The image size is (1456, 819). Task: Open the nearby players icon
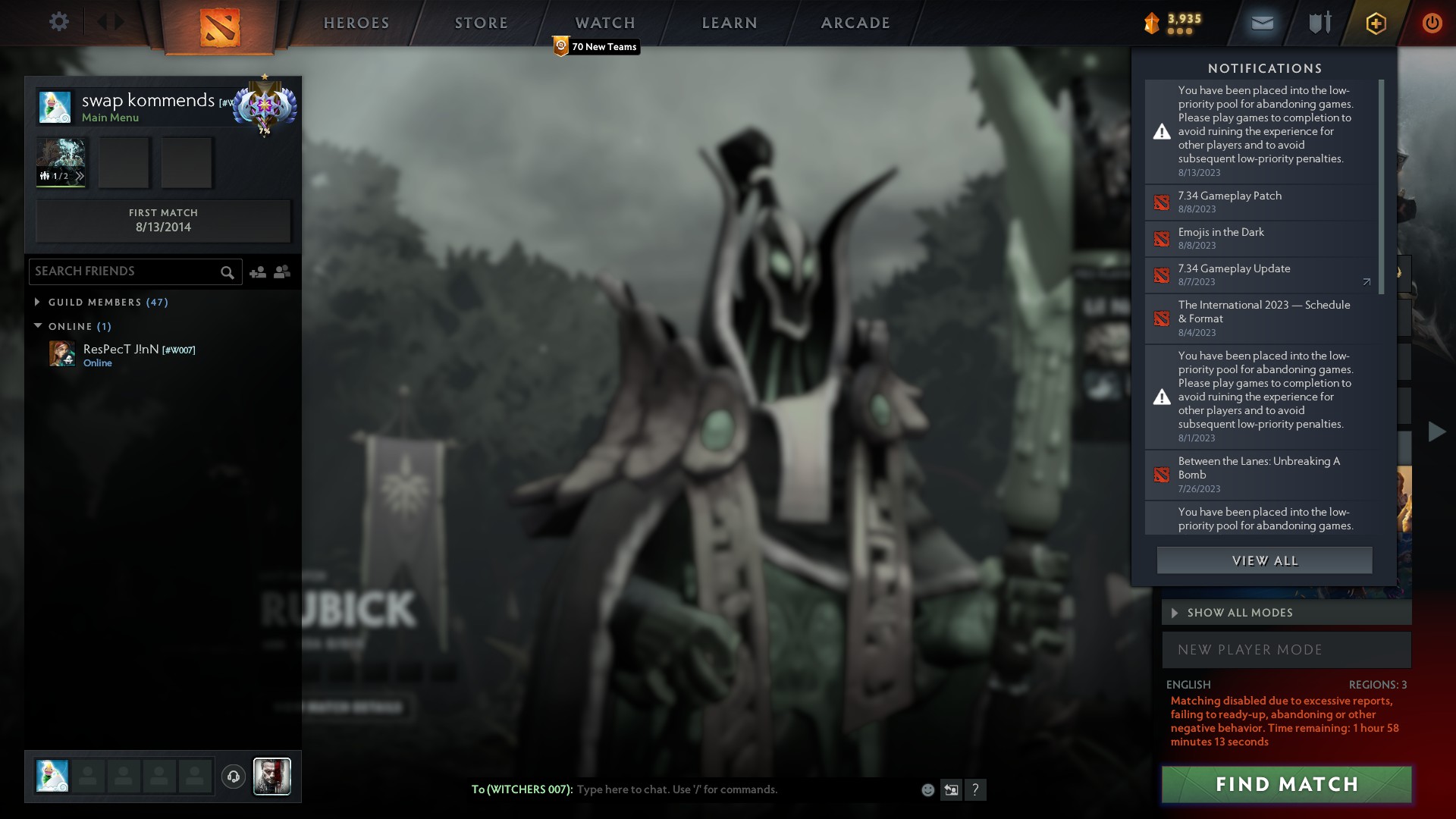pos(281,271)
